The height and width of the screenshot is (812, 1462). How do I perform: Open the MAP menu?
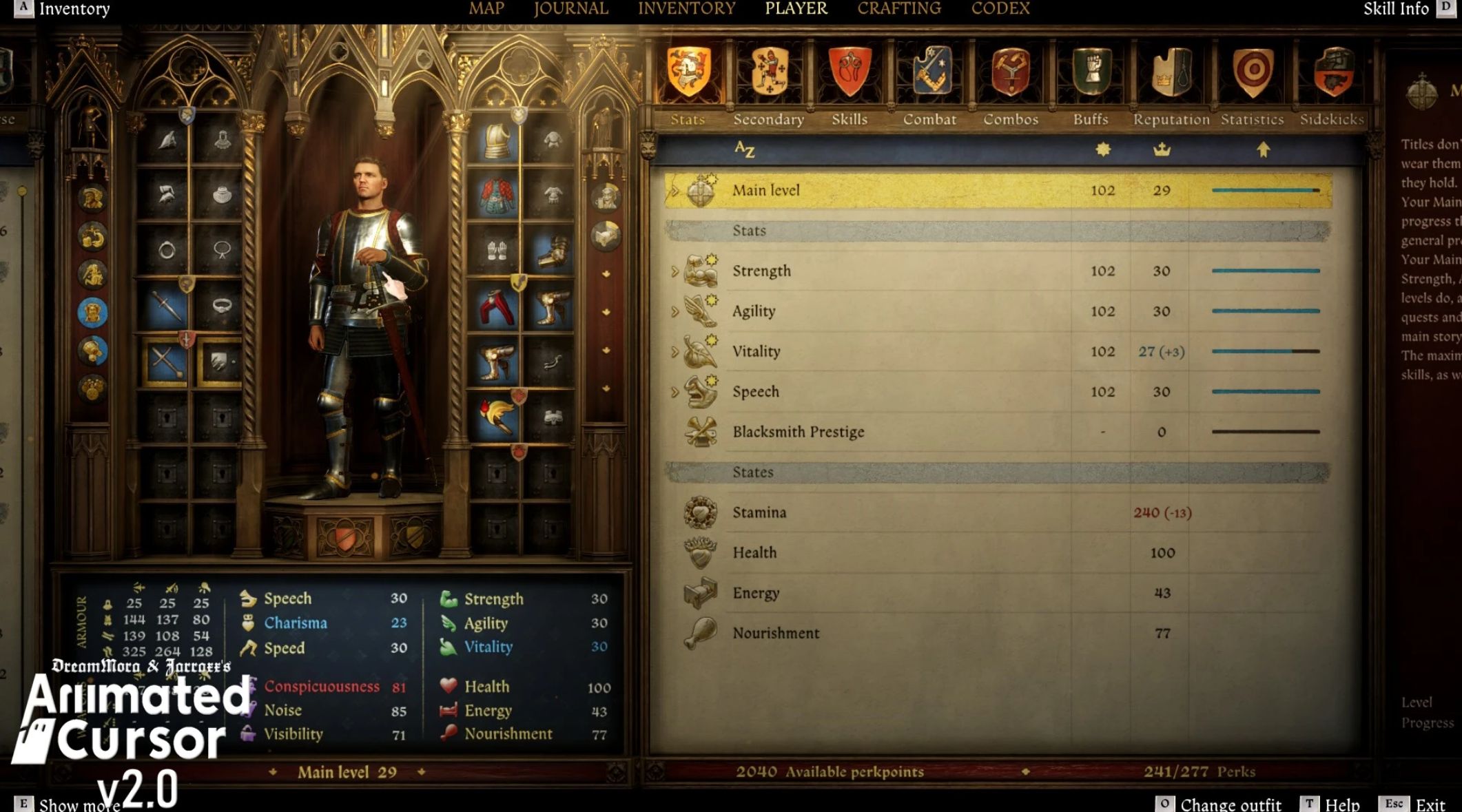[x=486, y=9]
